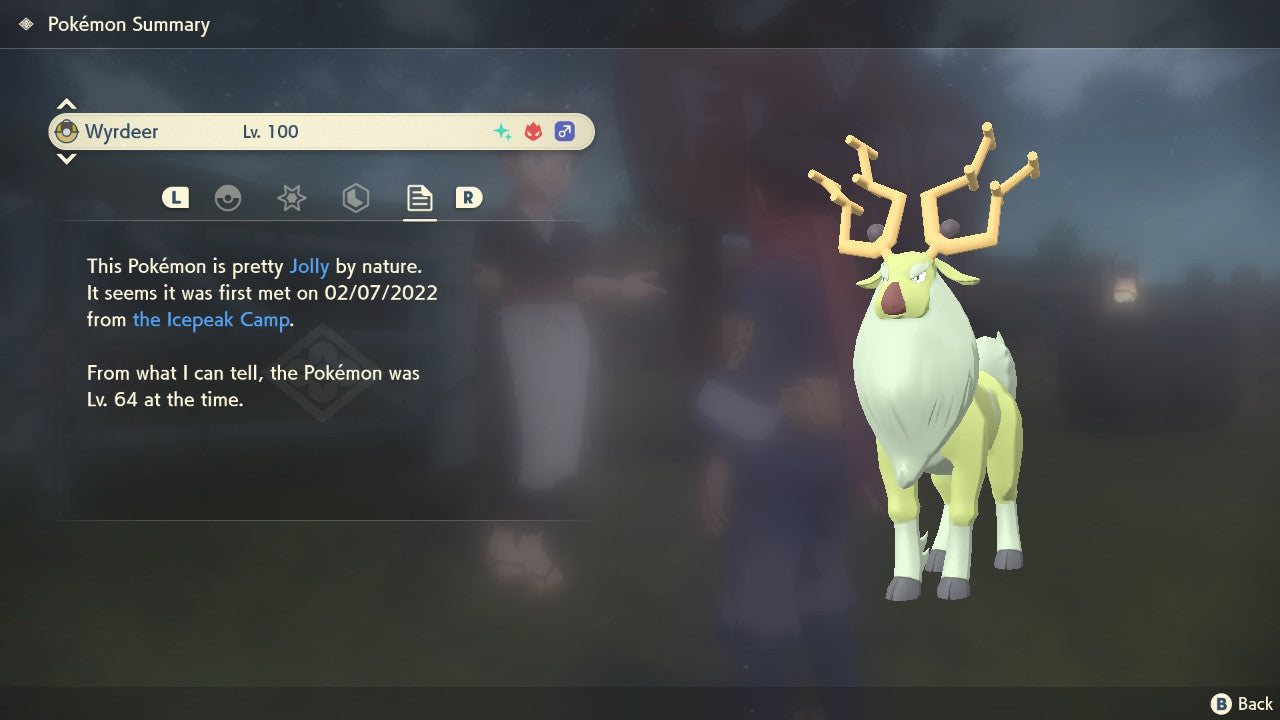Image resolution: width=1280 pixels, height=720 pixels.
Task: Expand to the previous Pokémon with up arrow
Action: [66, 103]
